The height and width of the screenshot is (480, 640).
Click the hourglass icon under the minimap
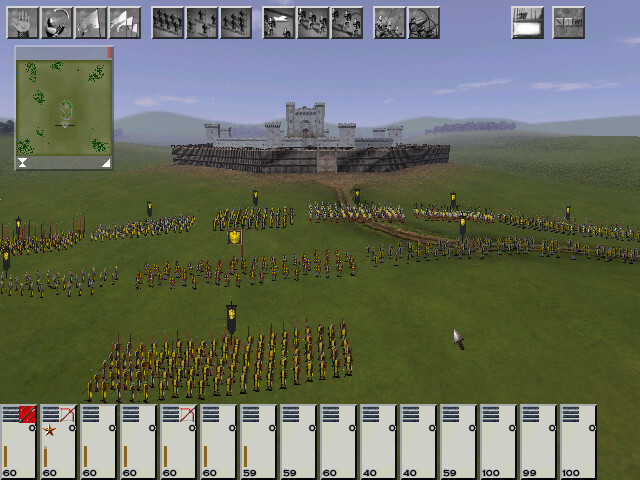pyautogui.click(x=22, y=162)
